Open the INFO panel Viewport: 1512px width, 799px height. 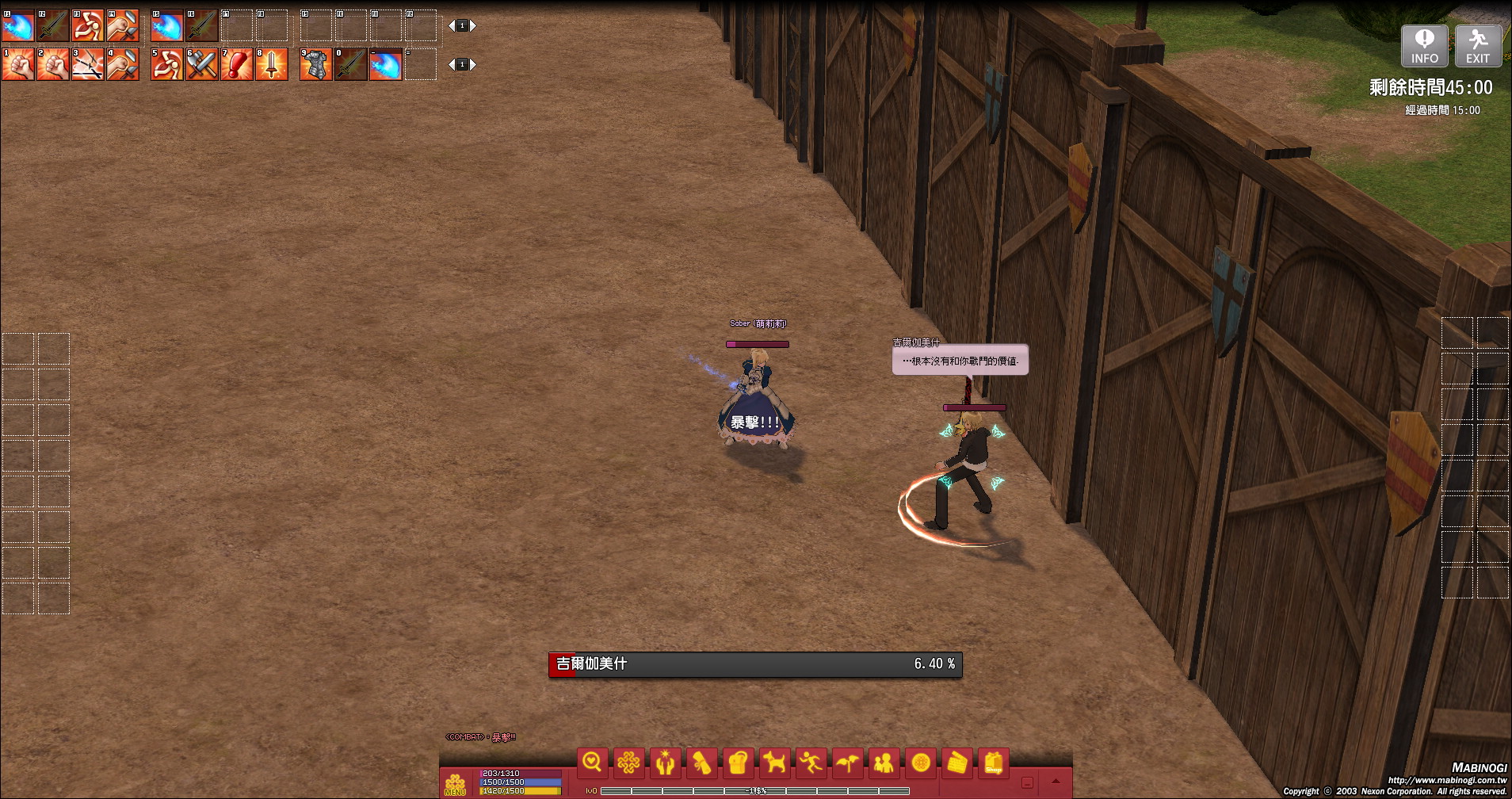click(x=1424, y=46)
